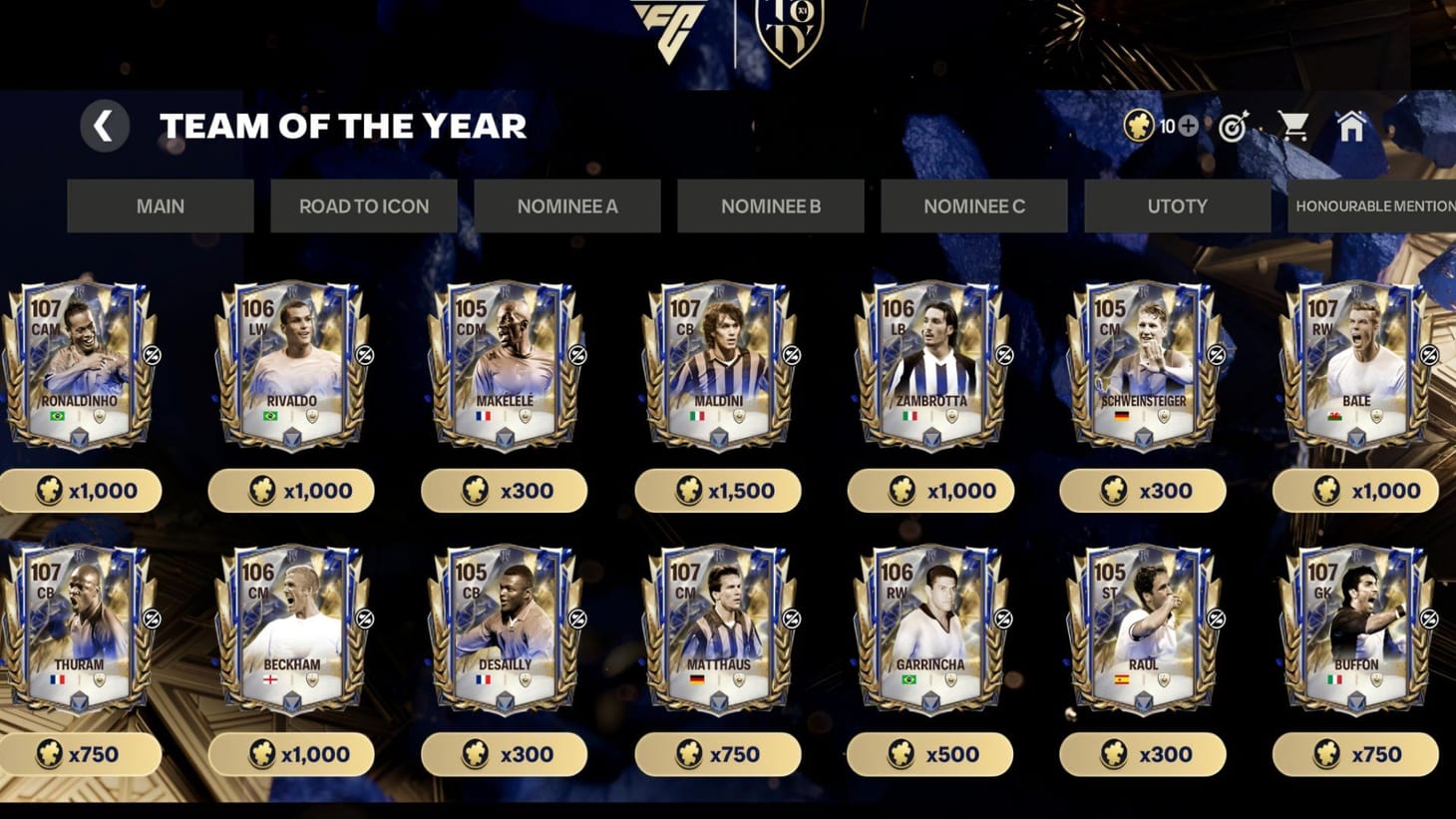1456x819 pixels.
Task: Go back using the arrow icon
Action: coord(104,127)
